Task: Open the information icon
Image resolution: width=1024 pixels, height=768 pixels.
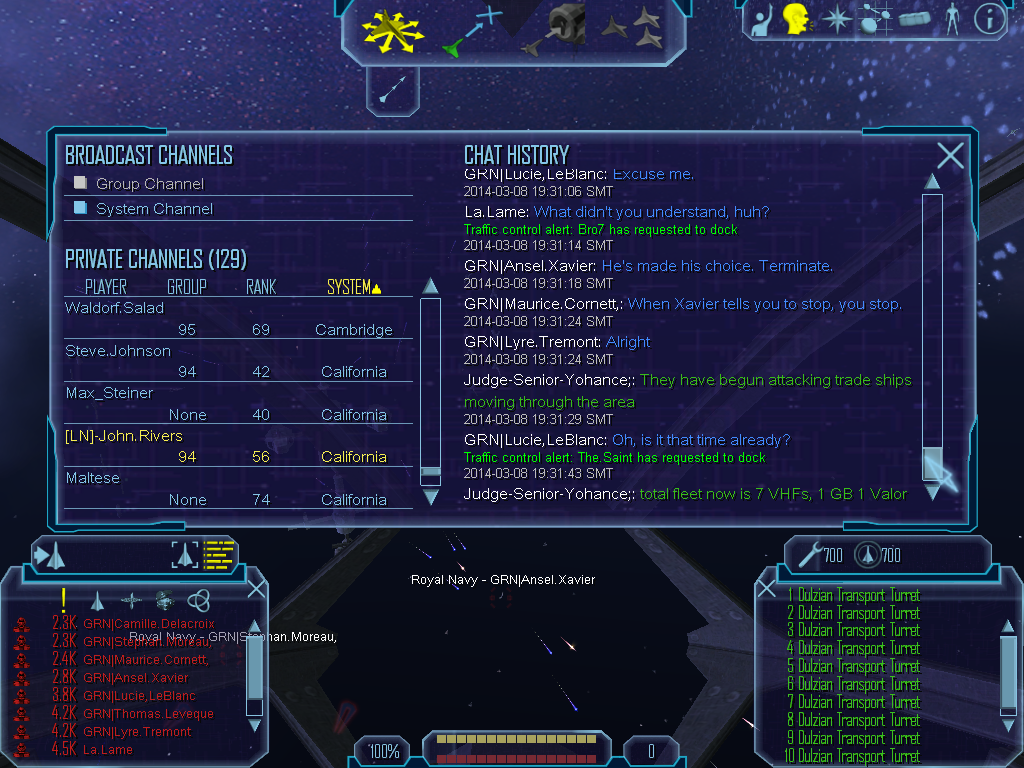Action: coord(989,19)
